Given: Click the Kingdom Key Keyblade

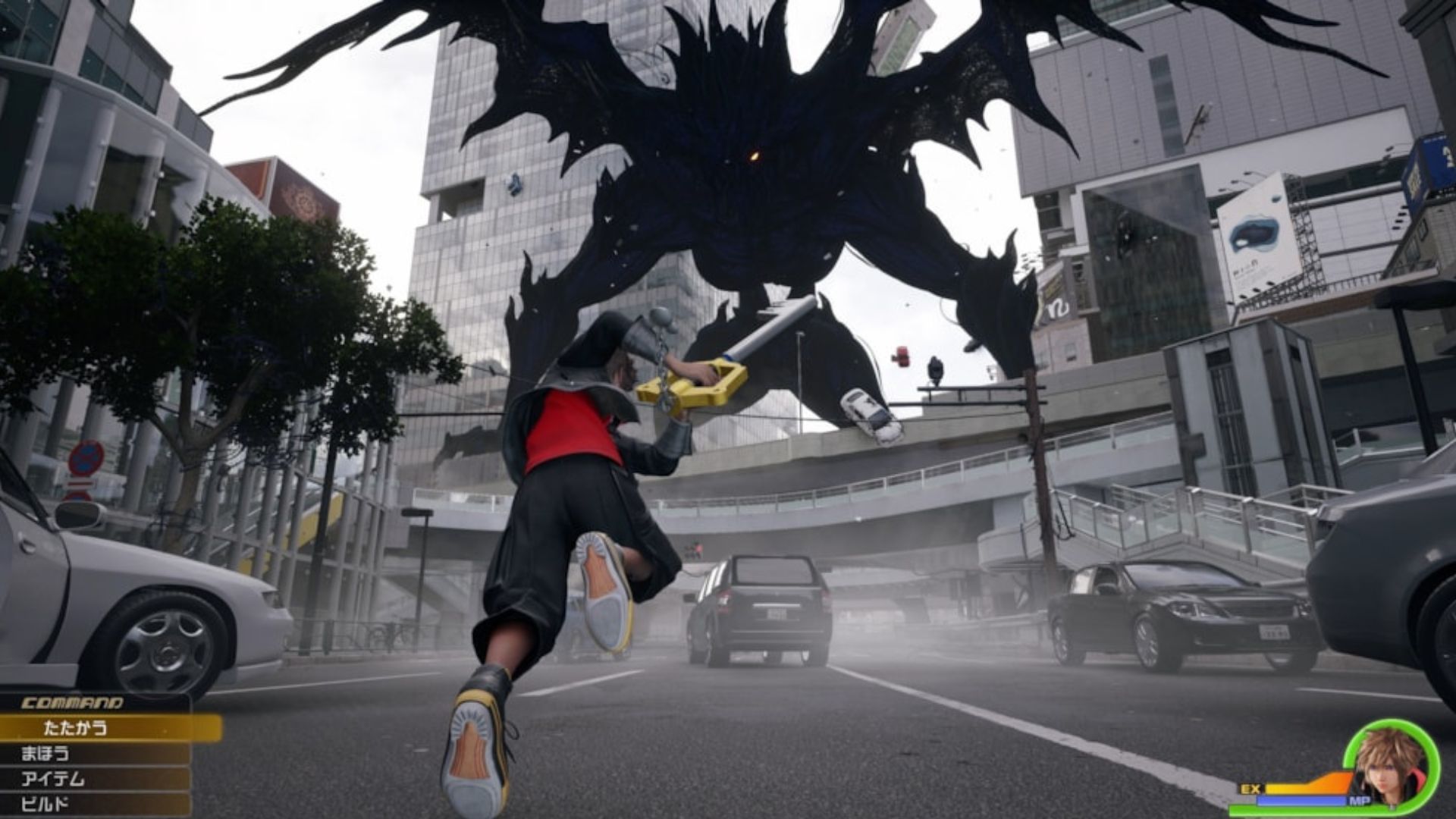Looking at the screenshot, I should click(728, 356).
